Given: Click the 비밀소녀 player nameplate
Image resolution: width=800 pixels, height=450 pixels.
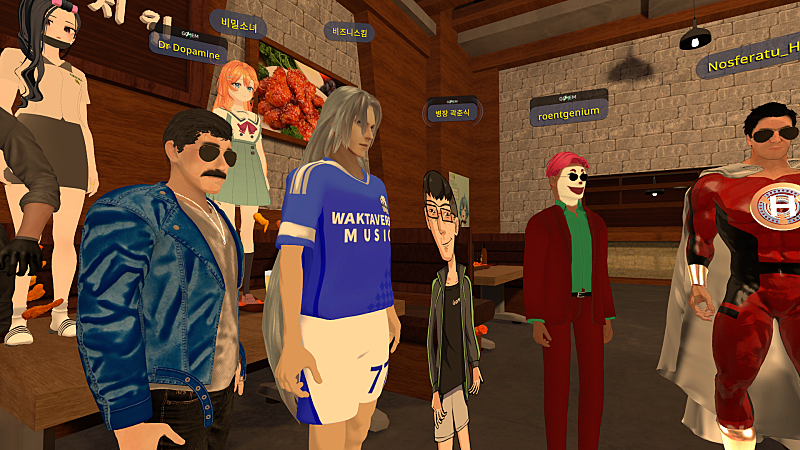Looking at the screenshot, I should (x=237, y=20).
